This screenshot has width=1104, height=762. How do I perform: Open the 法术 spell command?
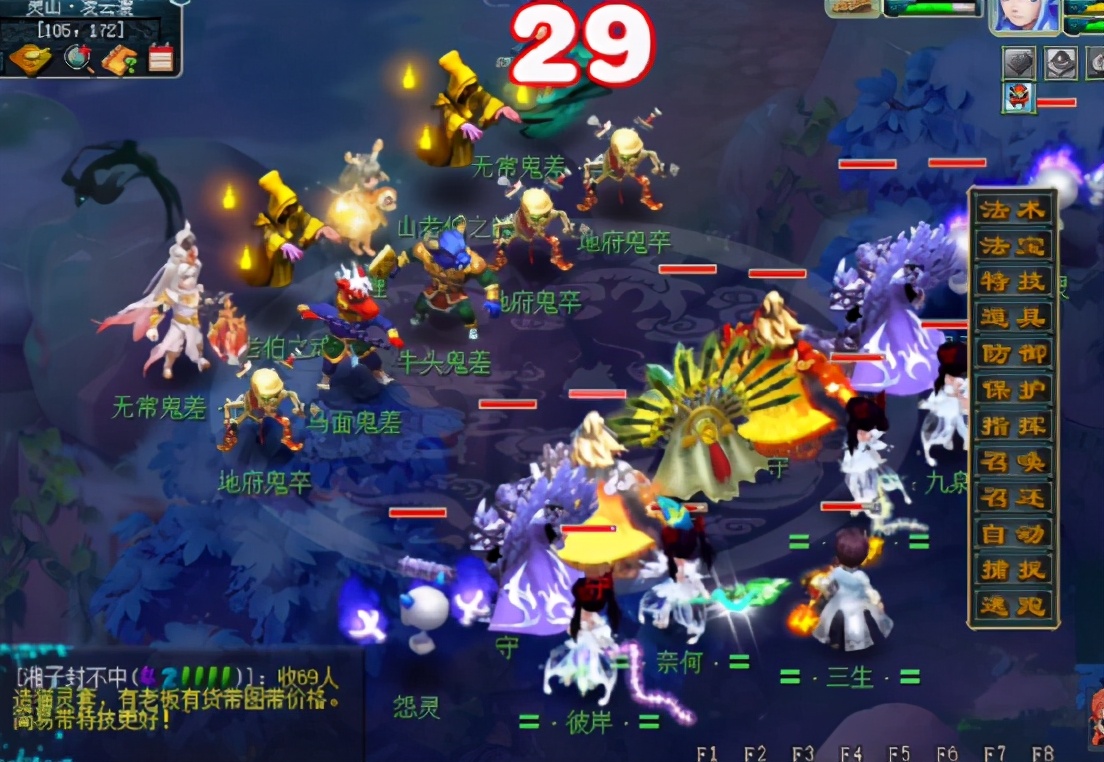pos(1012,210)
